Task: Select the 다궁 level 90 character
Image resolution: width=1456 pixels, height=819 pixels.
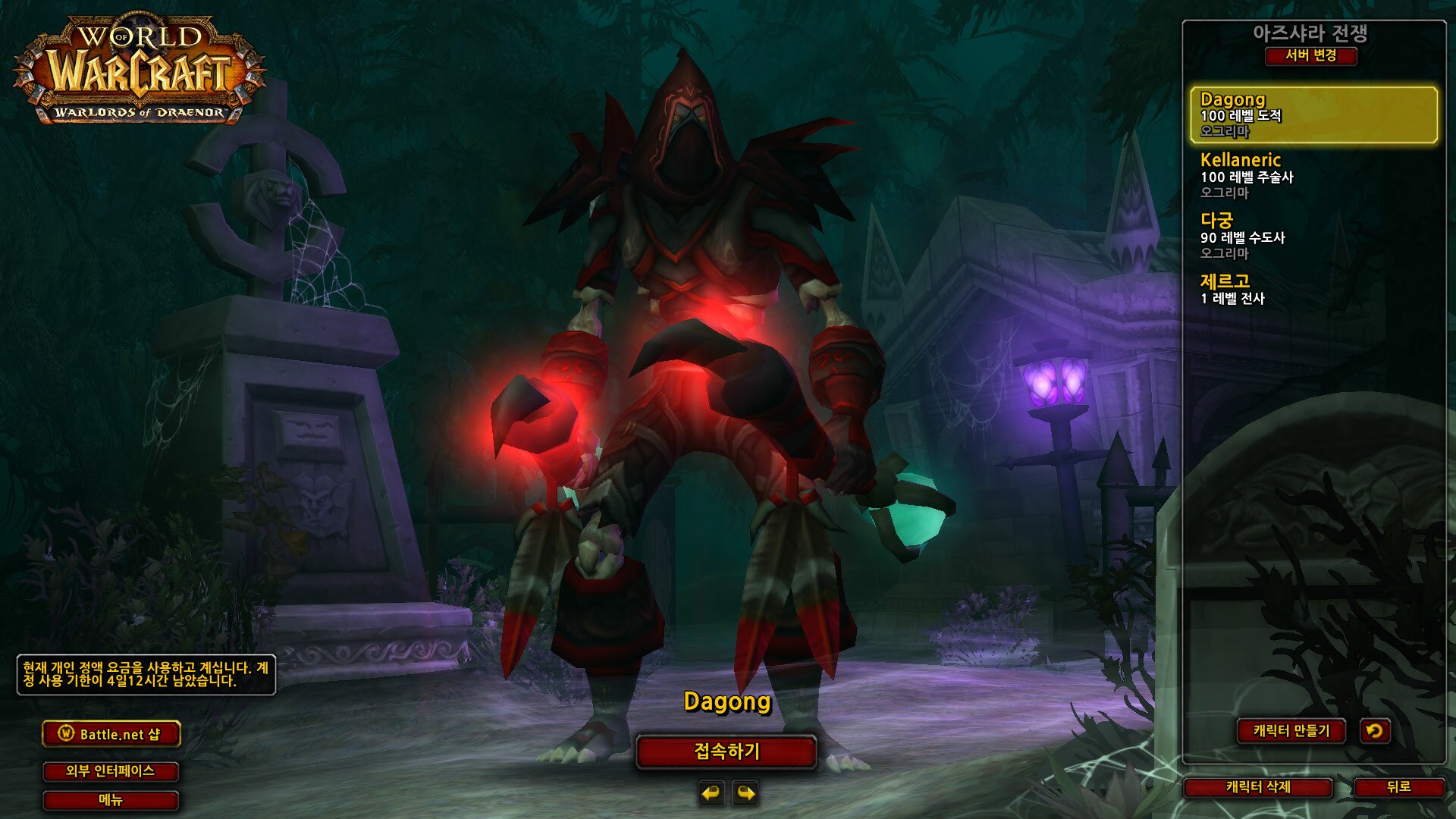Action: point(1313,236)
